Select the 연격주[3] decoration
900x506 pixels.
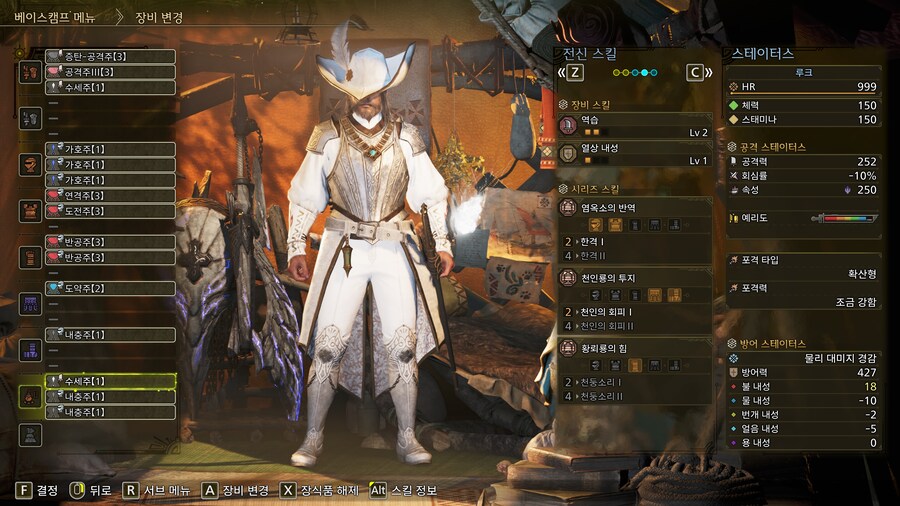[110, 196]
